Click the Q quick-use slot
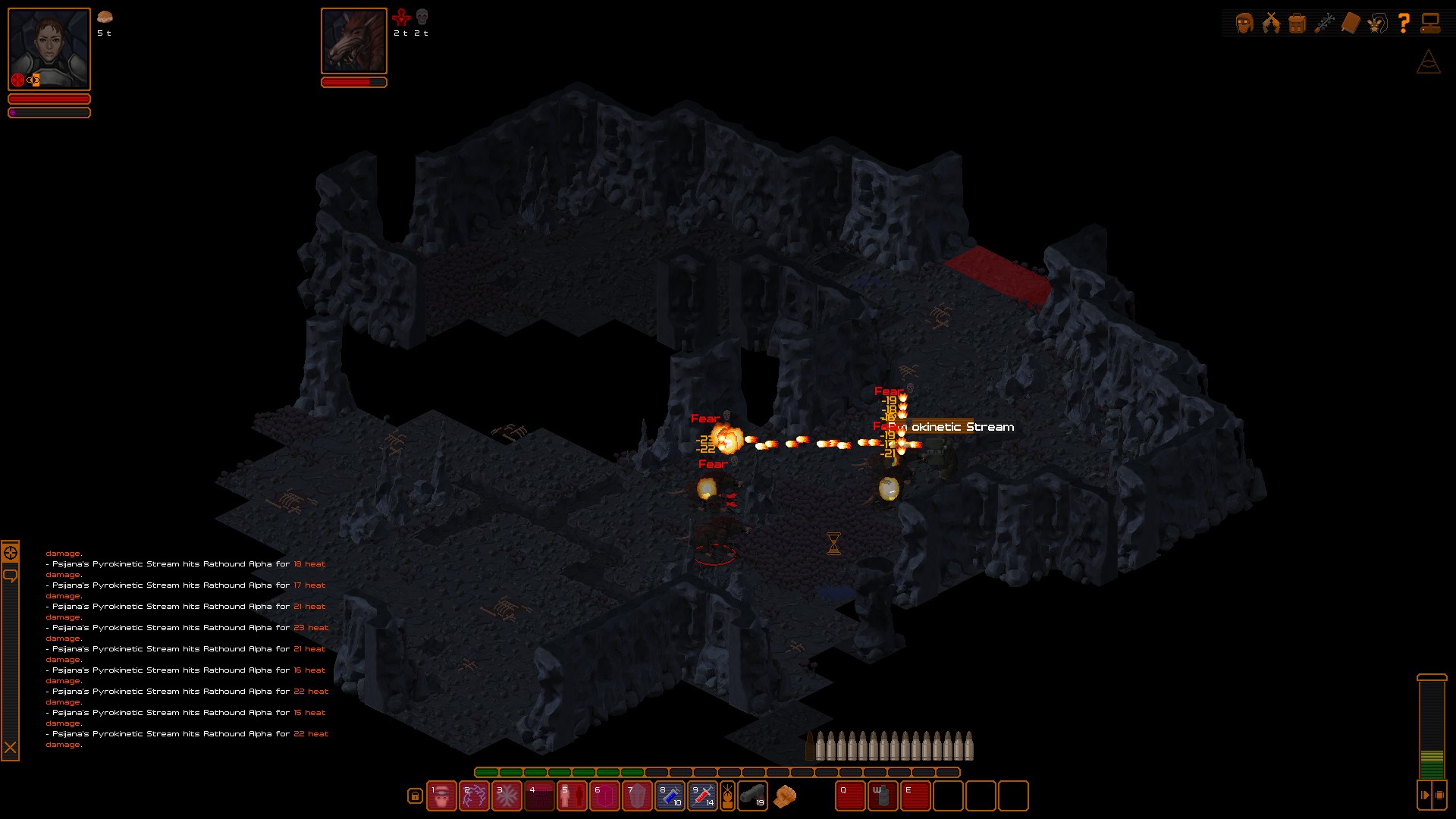Image resolution: width=1456 pixels, height=819 pixels. 849,796
